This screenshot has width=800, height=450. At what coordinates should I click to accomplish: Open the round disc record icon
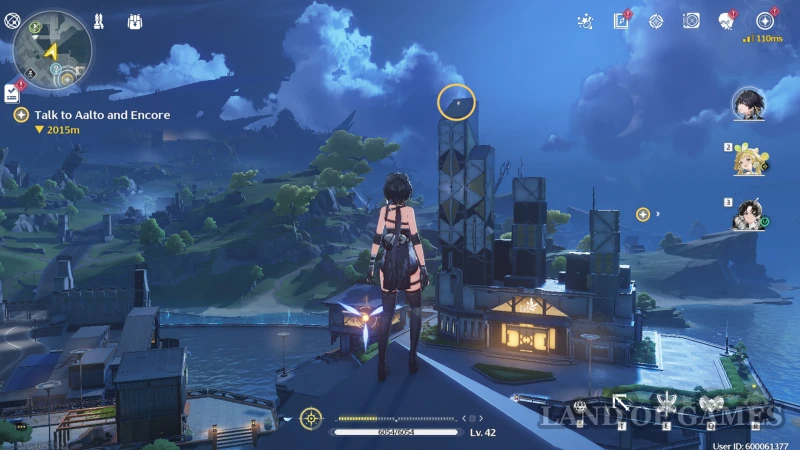pos(691,21)
